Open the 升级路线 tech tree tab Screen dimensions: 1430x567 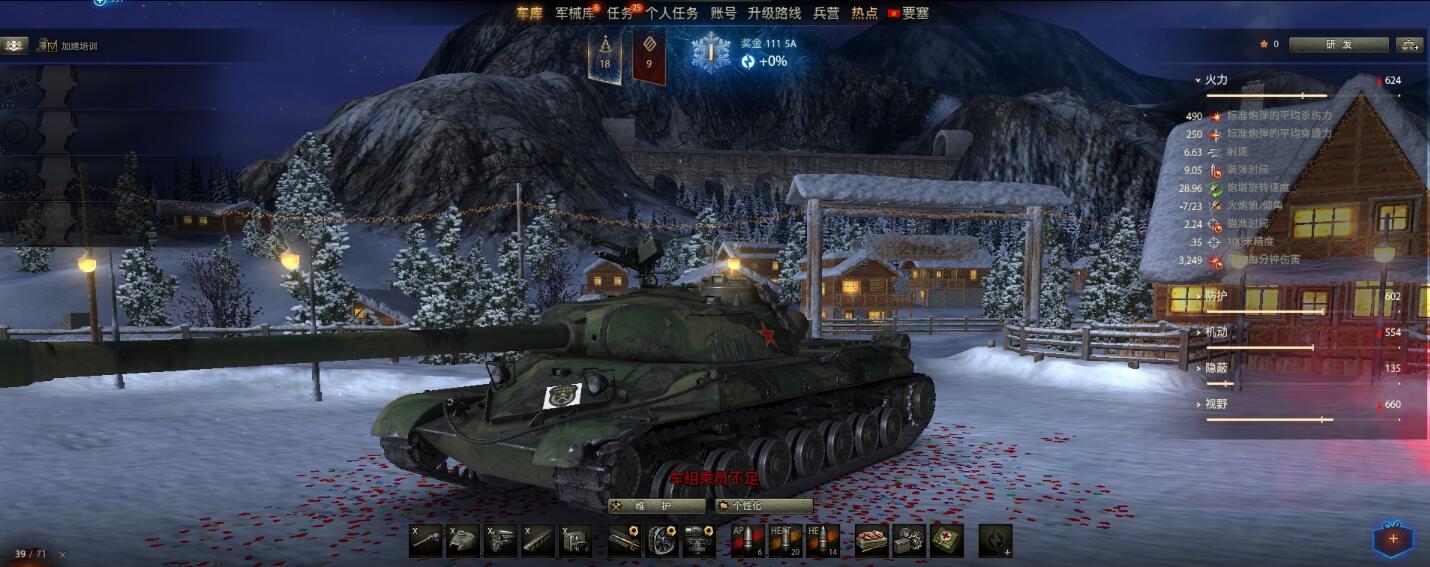point(774,13)
